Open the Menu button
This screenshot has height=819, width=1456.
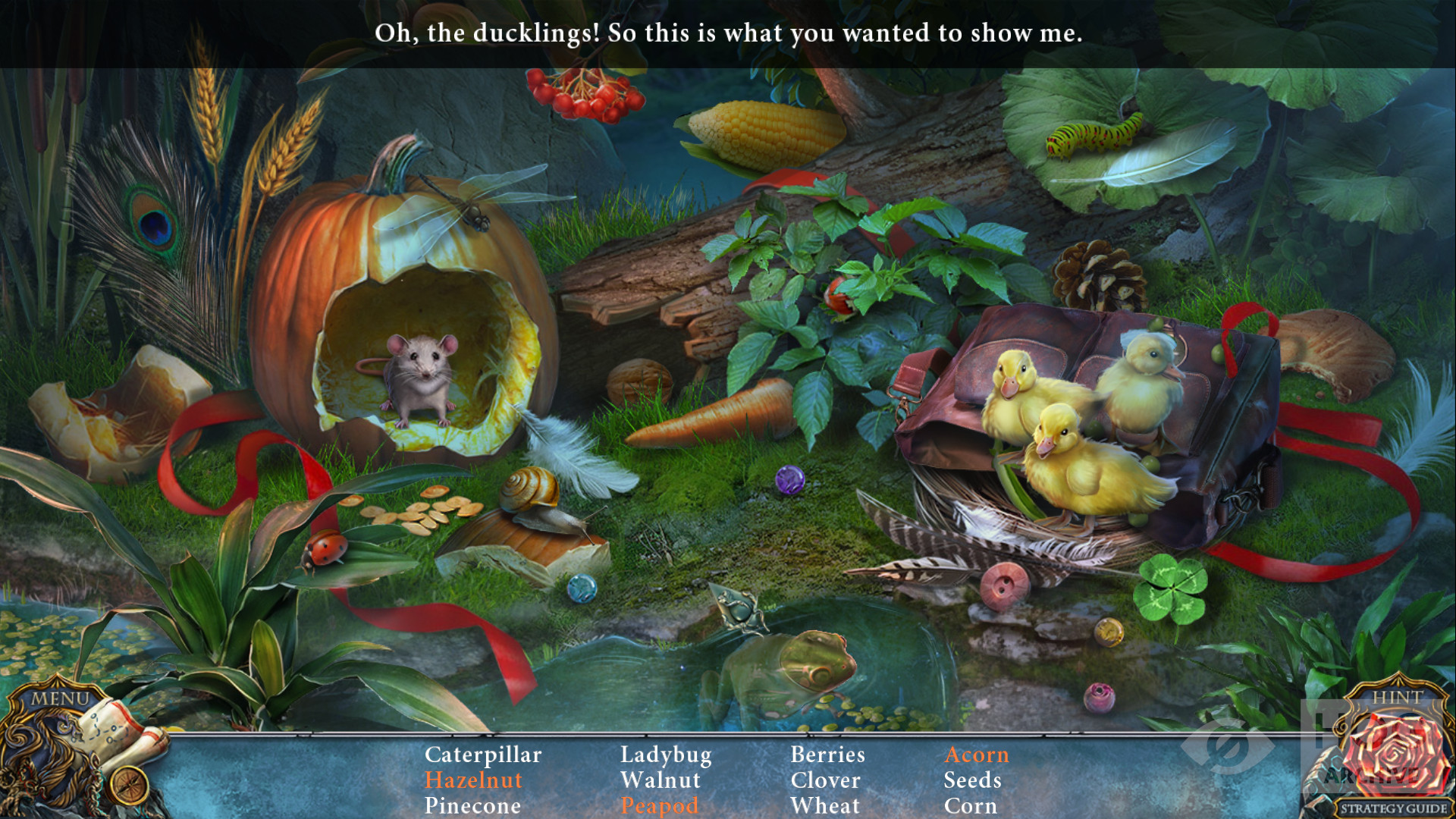pyautogui.click(x=60, y=698)
